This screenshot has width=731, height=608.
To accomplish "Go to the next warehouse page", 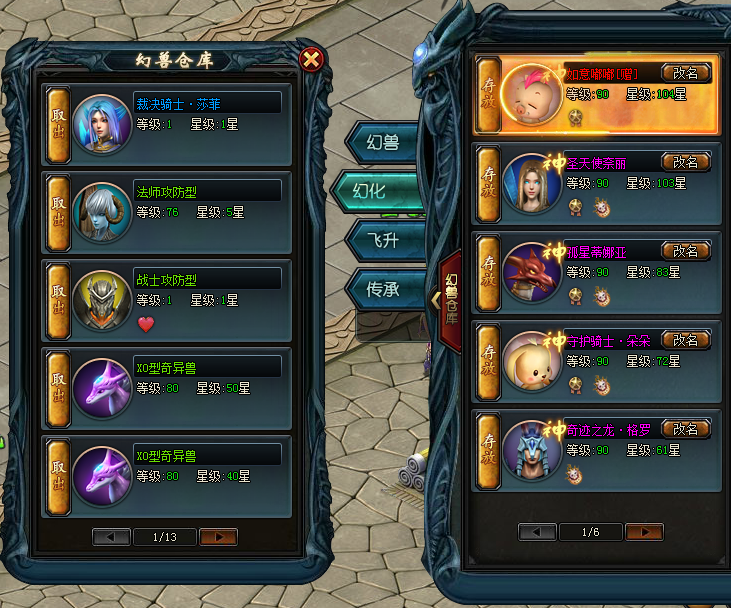I will [218, 537].
